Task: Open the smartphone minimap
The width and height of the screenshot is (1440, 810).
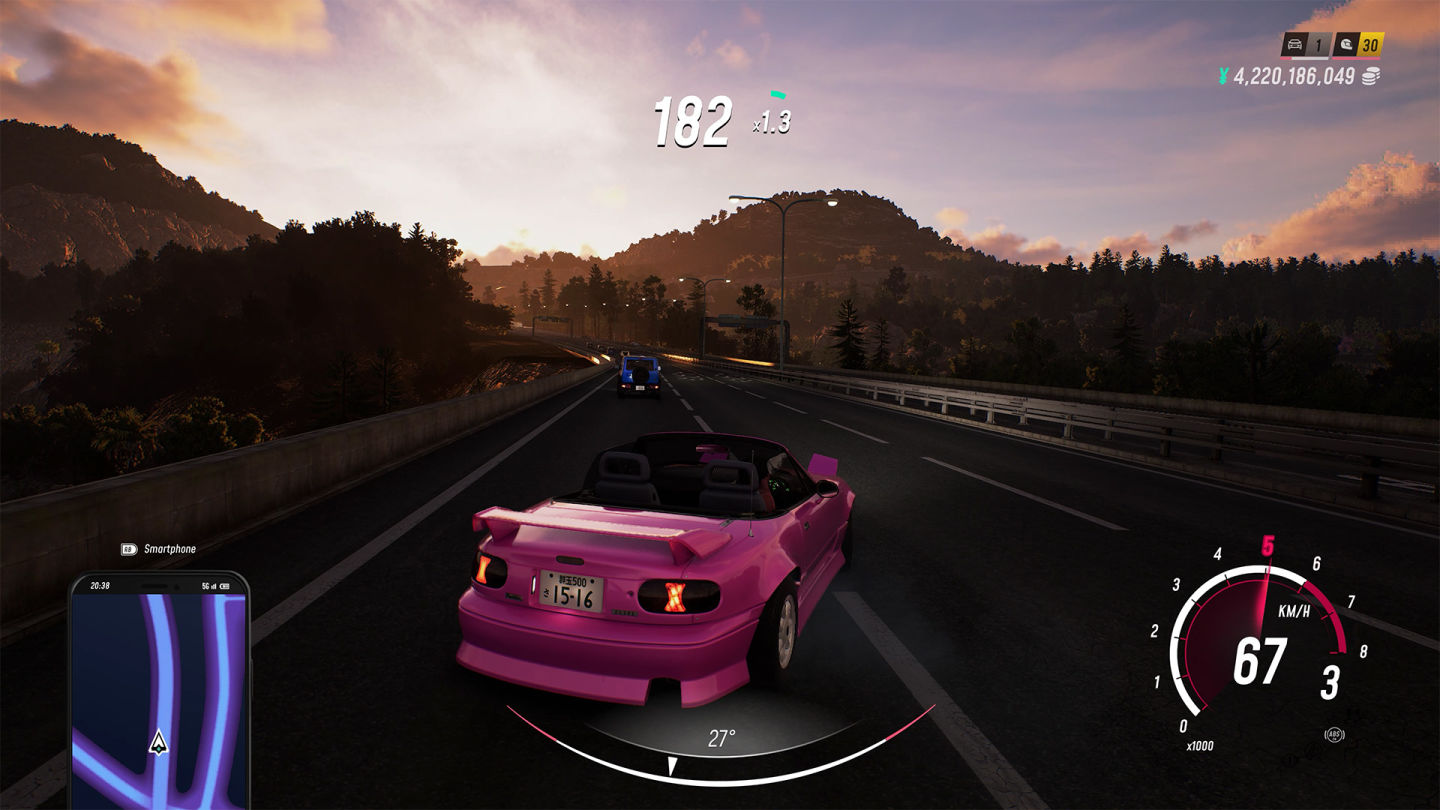Action: 159,690
